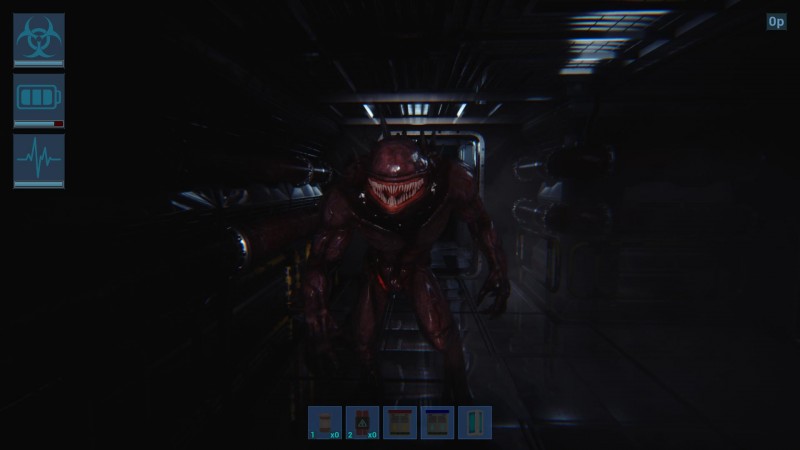Select hotbar slot 1 with the tan canister

pos(325,422)
